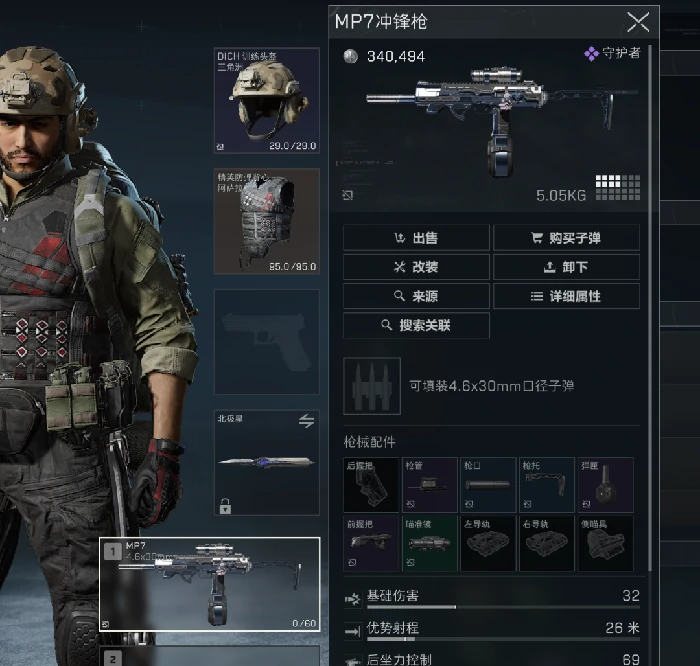Choose the 瞄准镜 scope attachment slot
Image resolution: width=700 pixels, height=666 pixels.
tap(429, 544)
